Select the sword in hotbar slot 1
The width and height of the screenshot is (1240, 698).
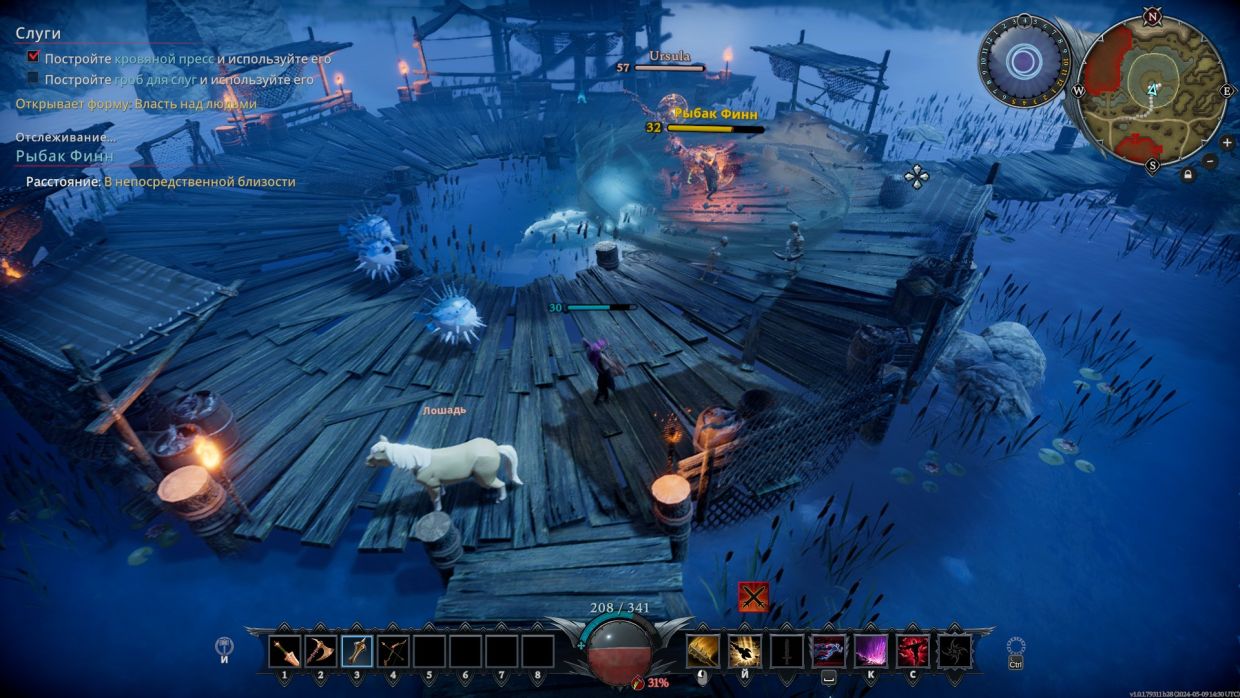click(285, 652)
